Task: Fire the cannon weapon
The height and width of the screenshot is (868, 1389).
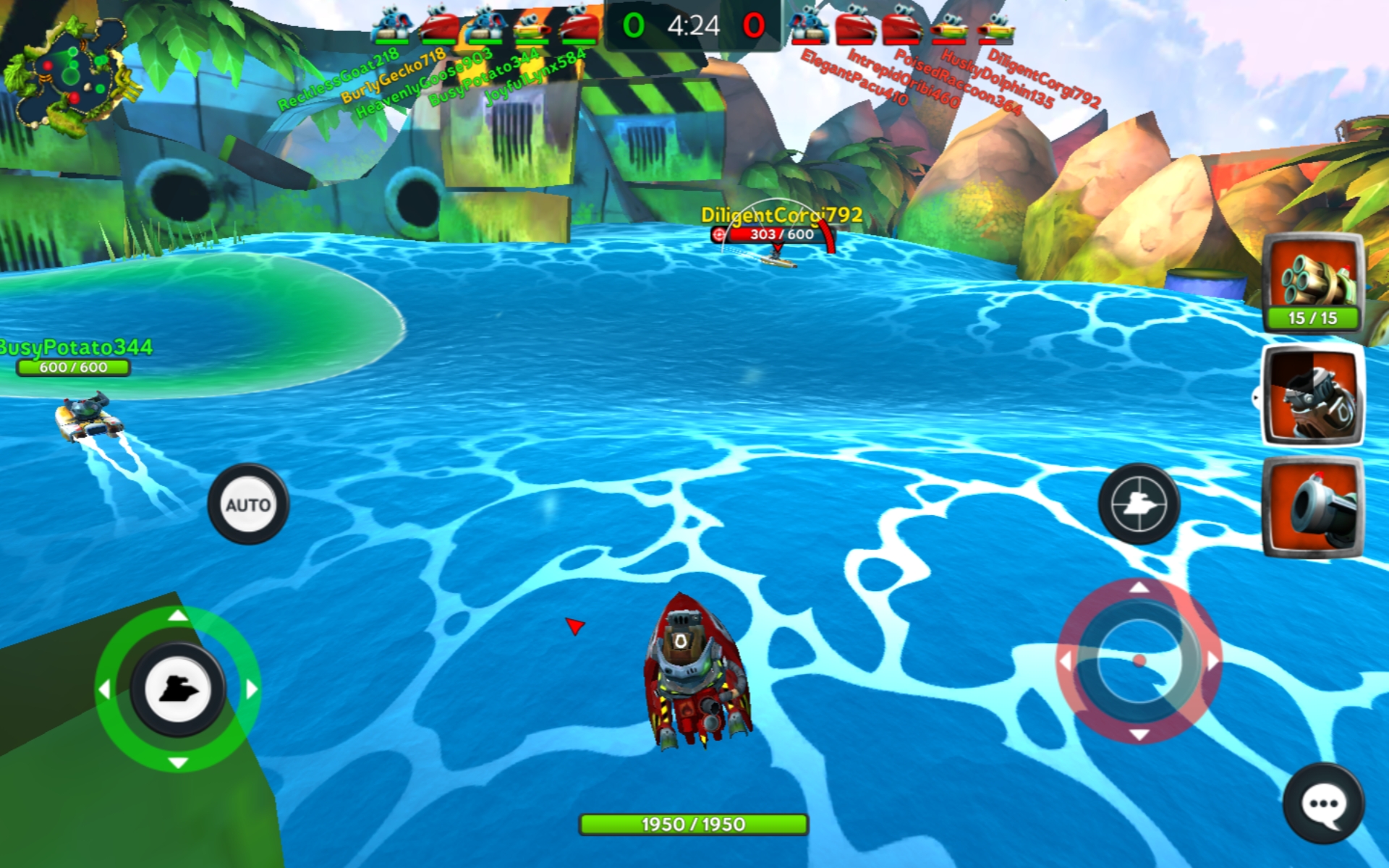Action: click(x=1312, y=506)
